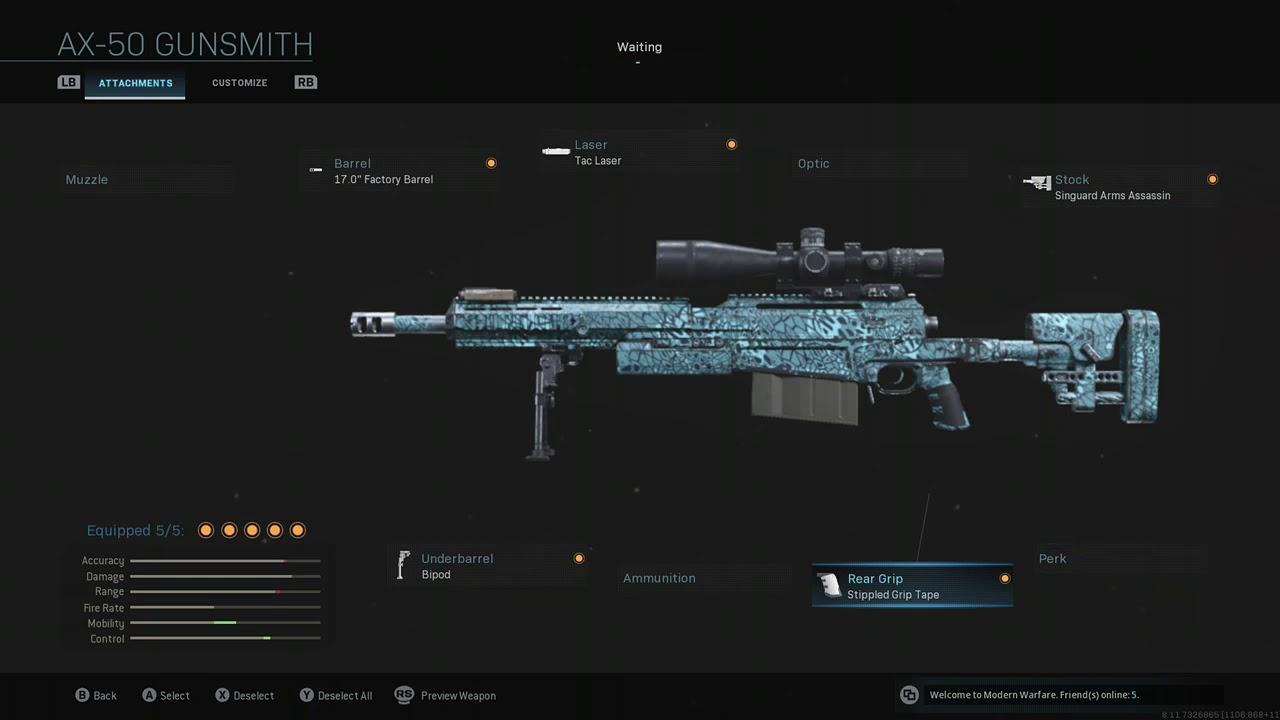The width and height of the screenshot is (1280, 720).
Task: Toggle the orange indicator on Rear Grip
Action: [1004, 578]
